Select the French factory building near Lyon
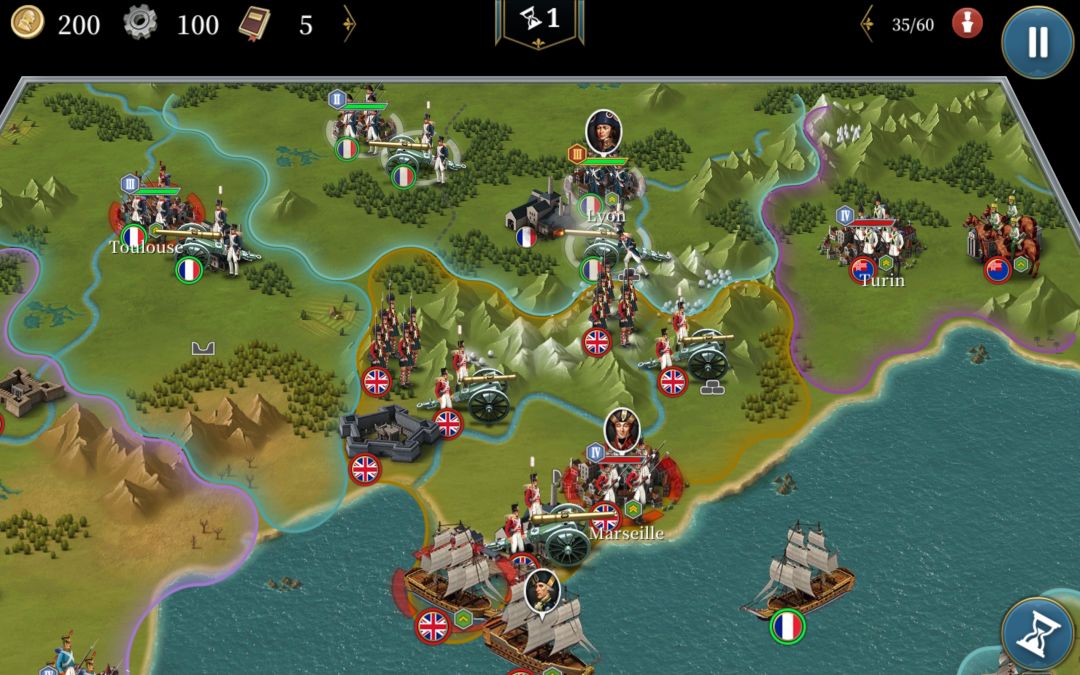The image size is (1080, 675). (538, 212)
